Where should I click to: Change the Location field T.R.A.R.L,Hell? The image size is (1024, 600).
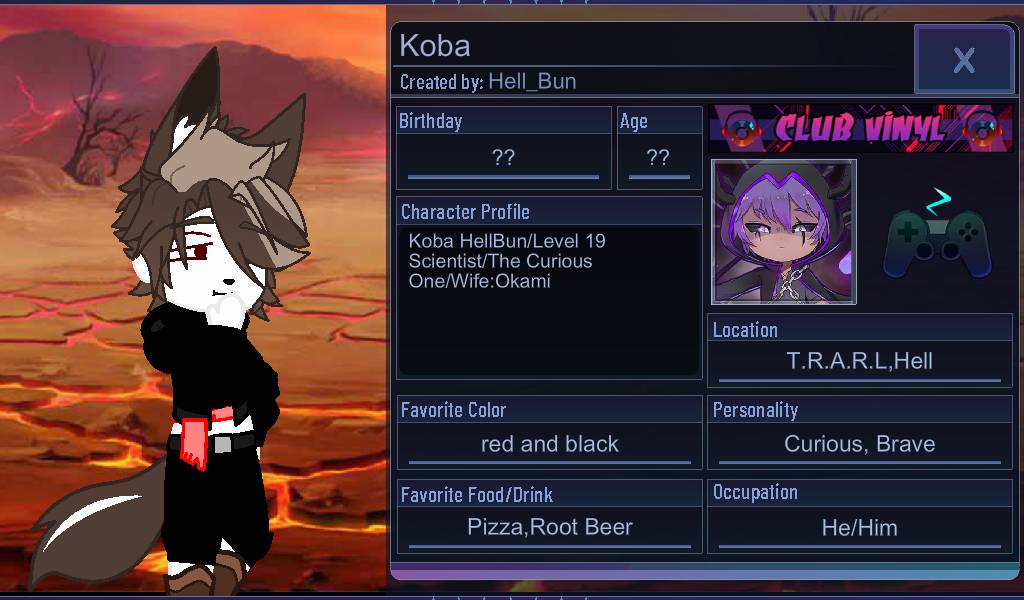pos(859,362)
